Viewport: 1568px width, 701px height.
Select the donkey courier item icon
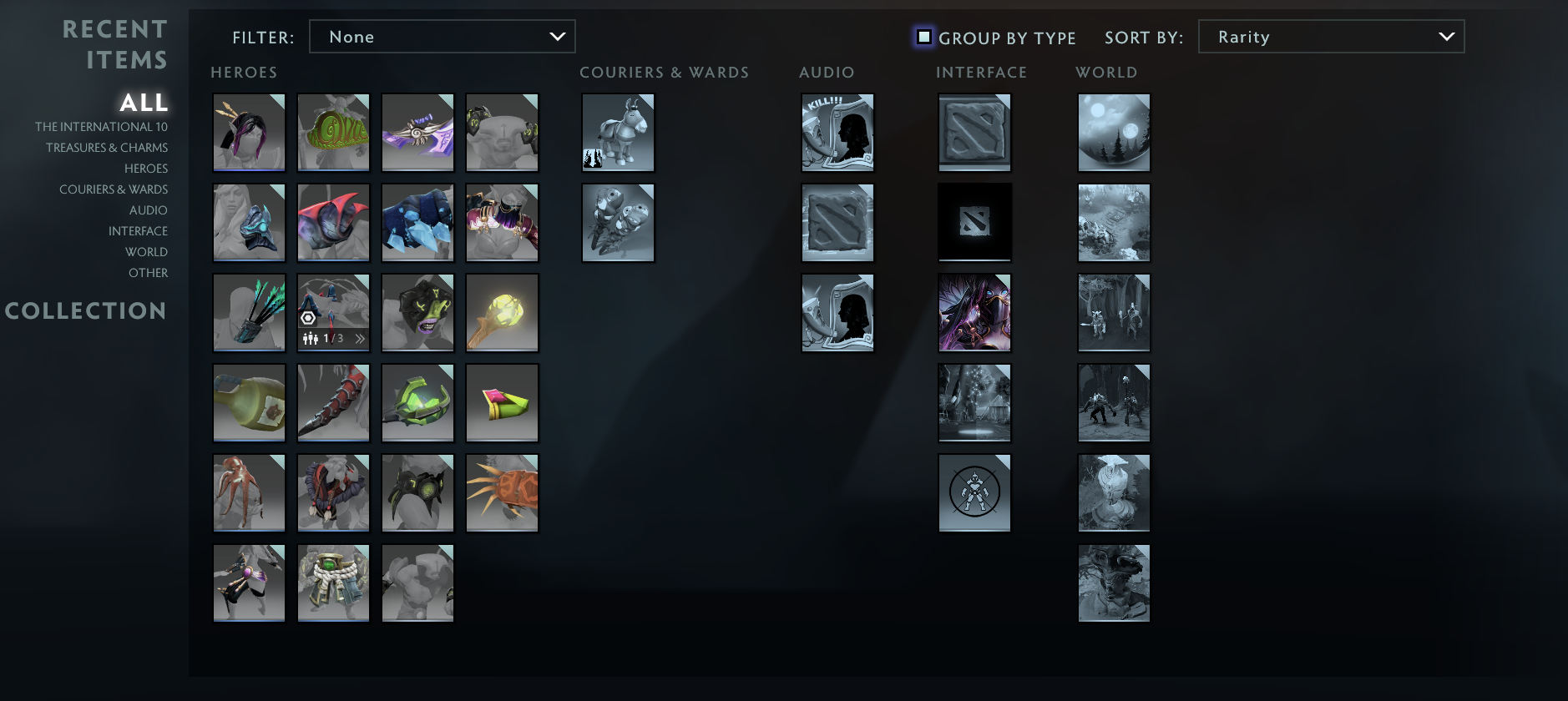618,132
